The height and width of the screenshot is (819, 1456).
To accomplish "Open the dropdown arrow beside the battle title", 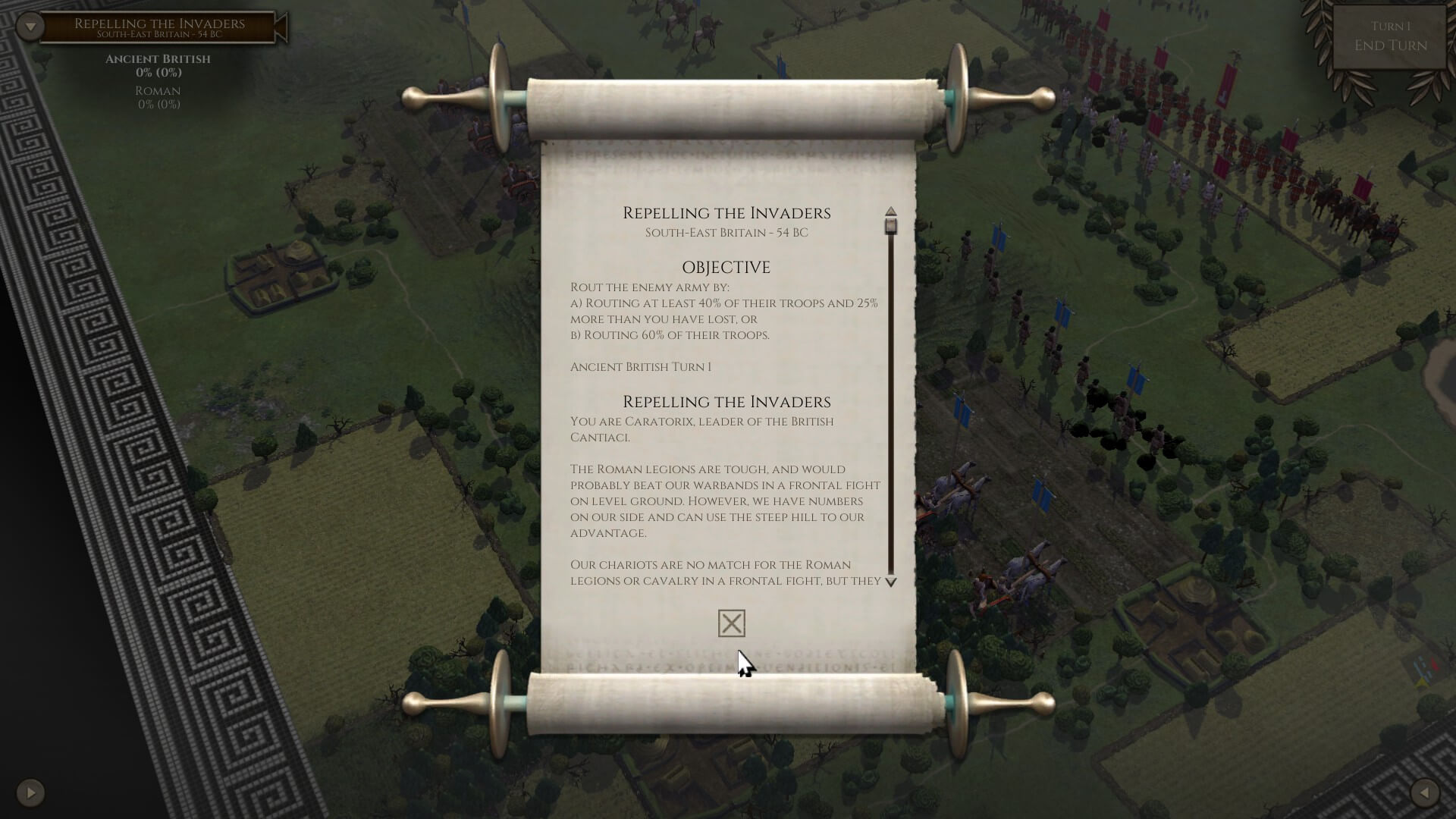I will tap(30, 27).
